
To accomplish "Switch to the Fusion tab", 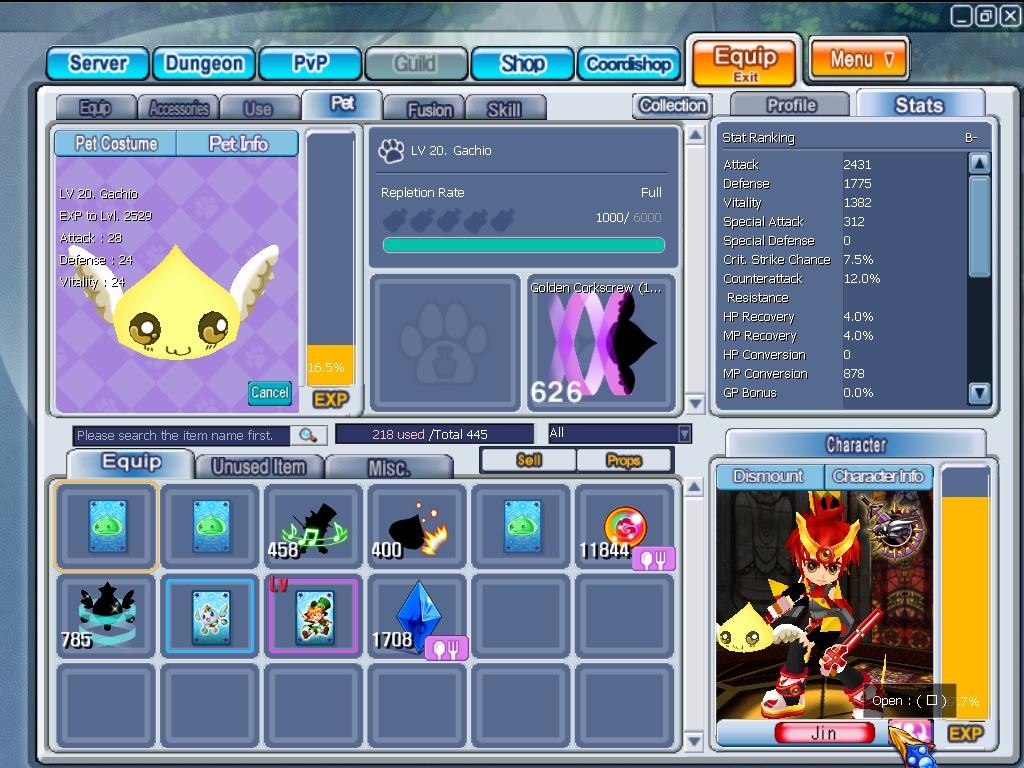I will point(430,109).
